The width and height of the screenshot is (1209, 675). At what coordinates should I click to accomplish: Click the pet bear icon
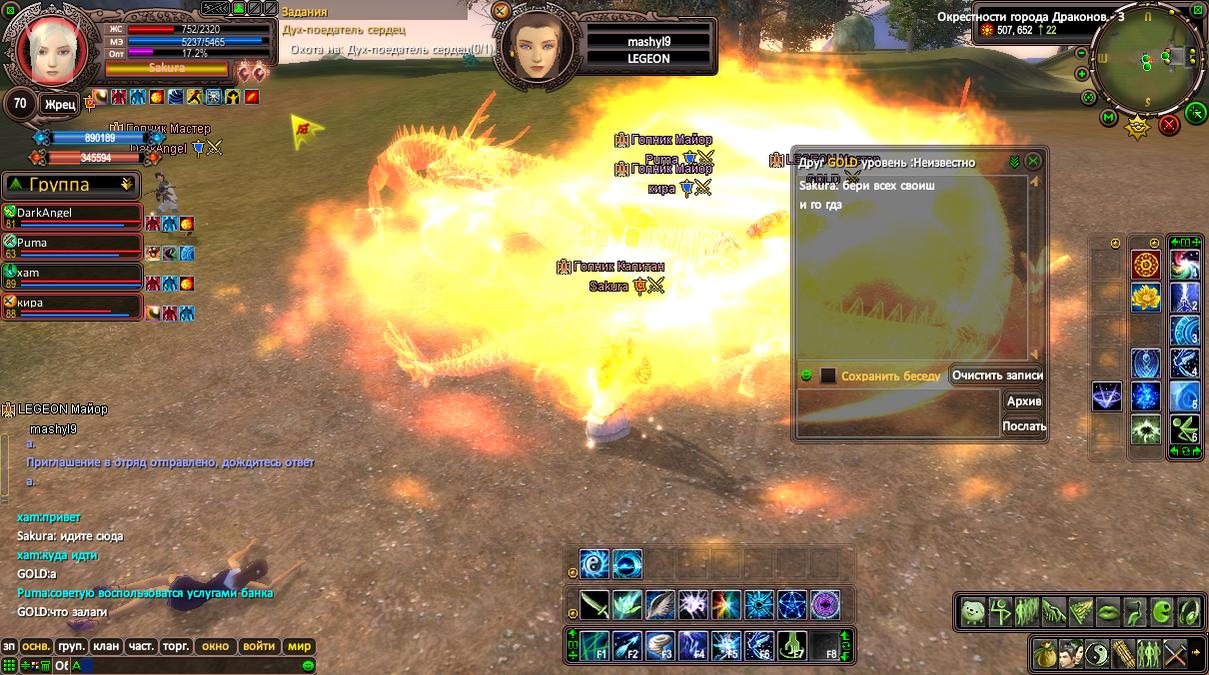(973, 611)
